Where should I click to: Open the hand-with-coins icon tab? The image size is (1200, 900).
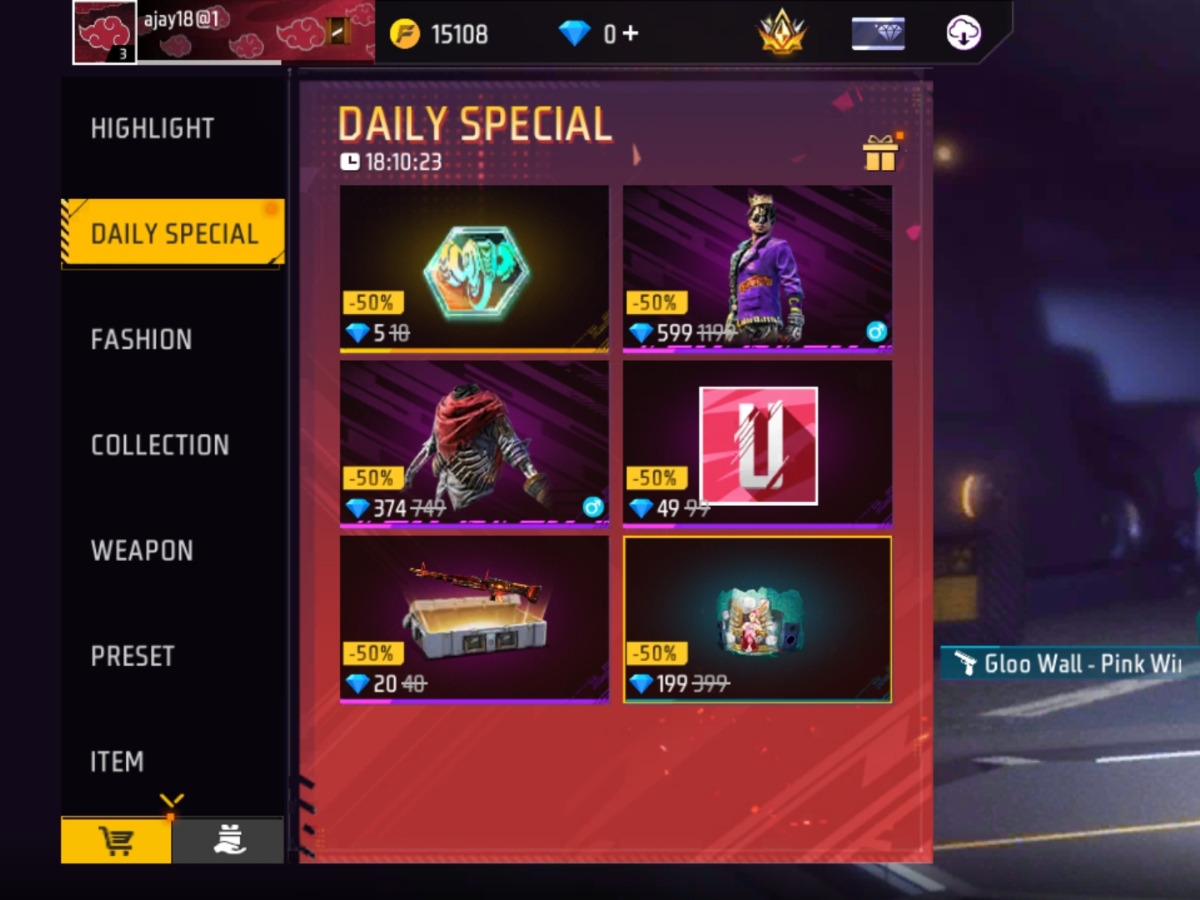point(229,841)
